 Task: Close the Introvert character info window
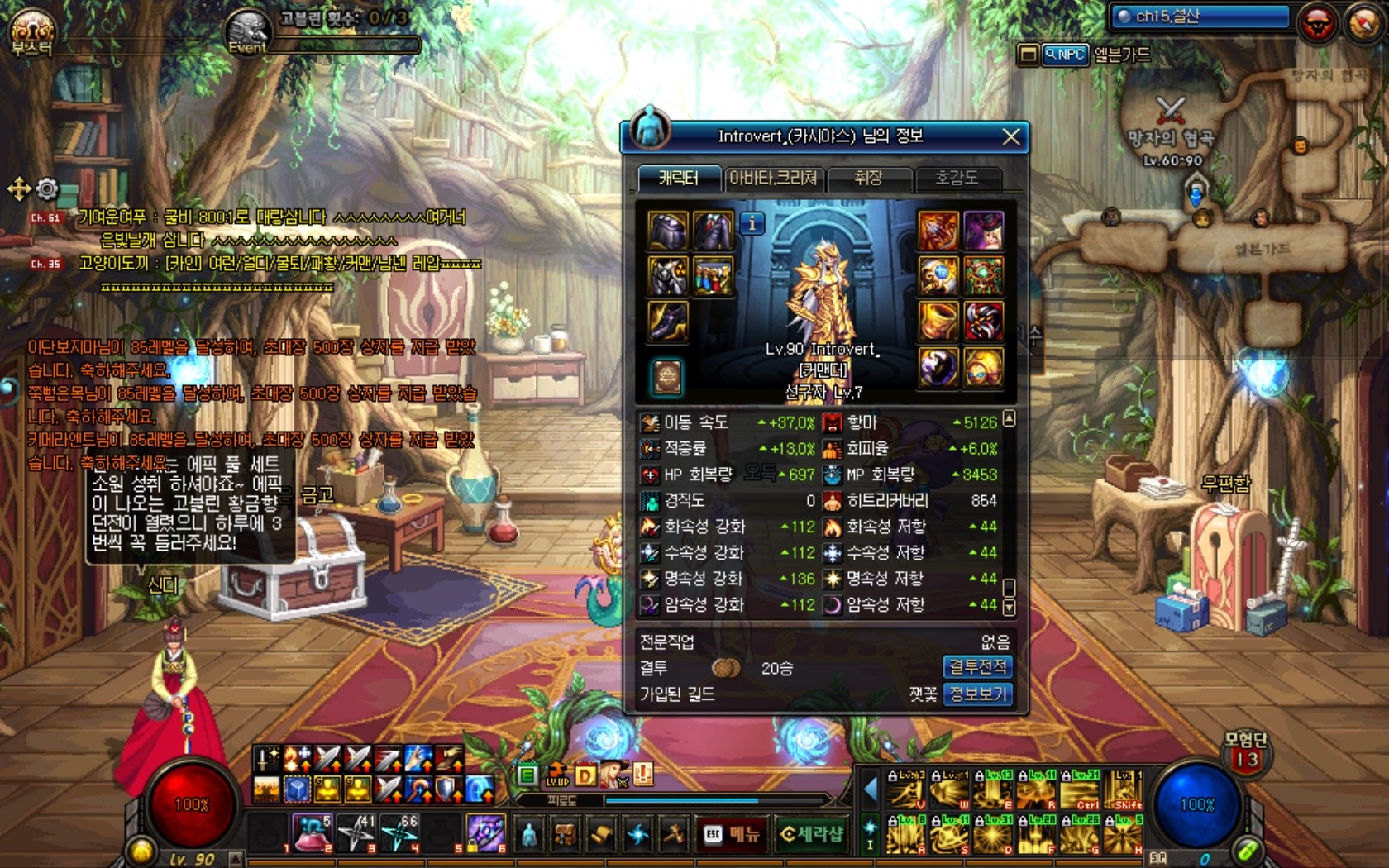click(x=1010, y=137)
